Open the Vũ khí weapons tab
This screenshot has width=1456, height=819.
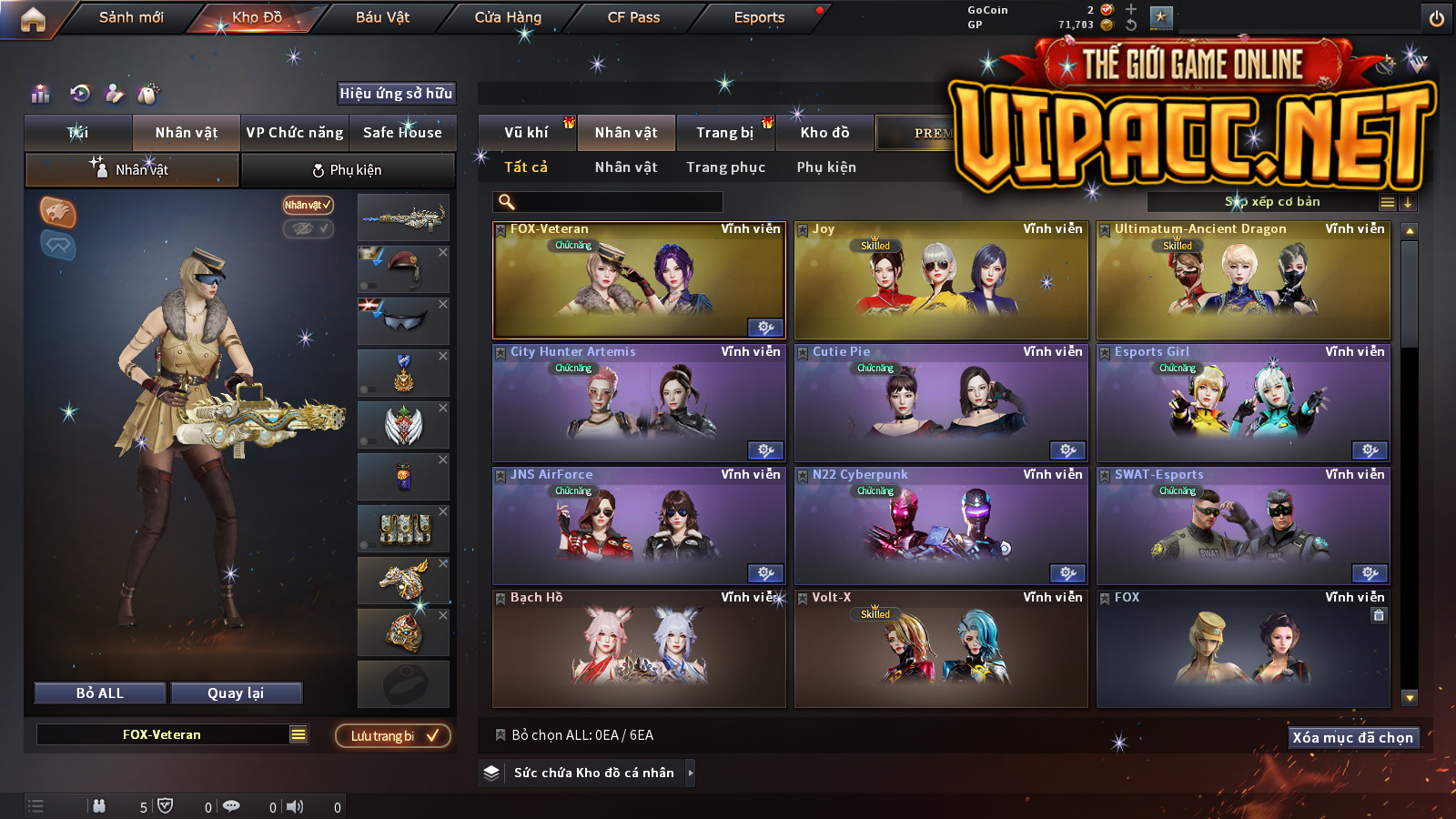(526, 133)
